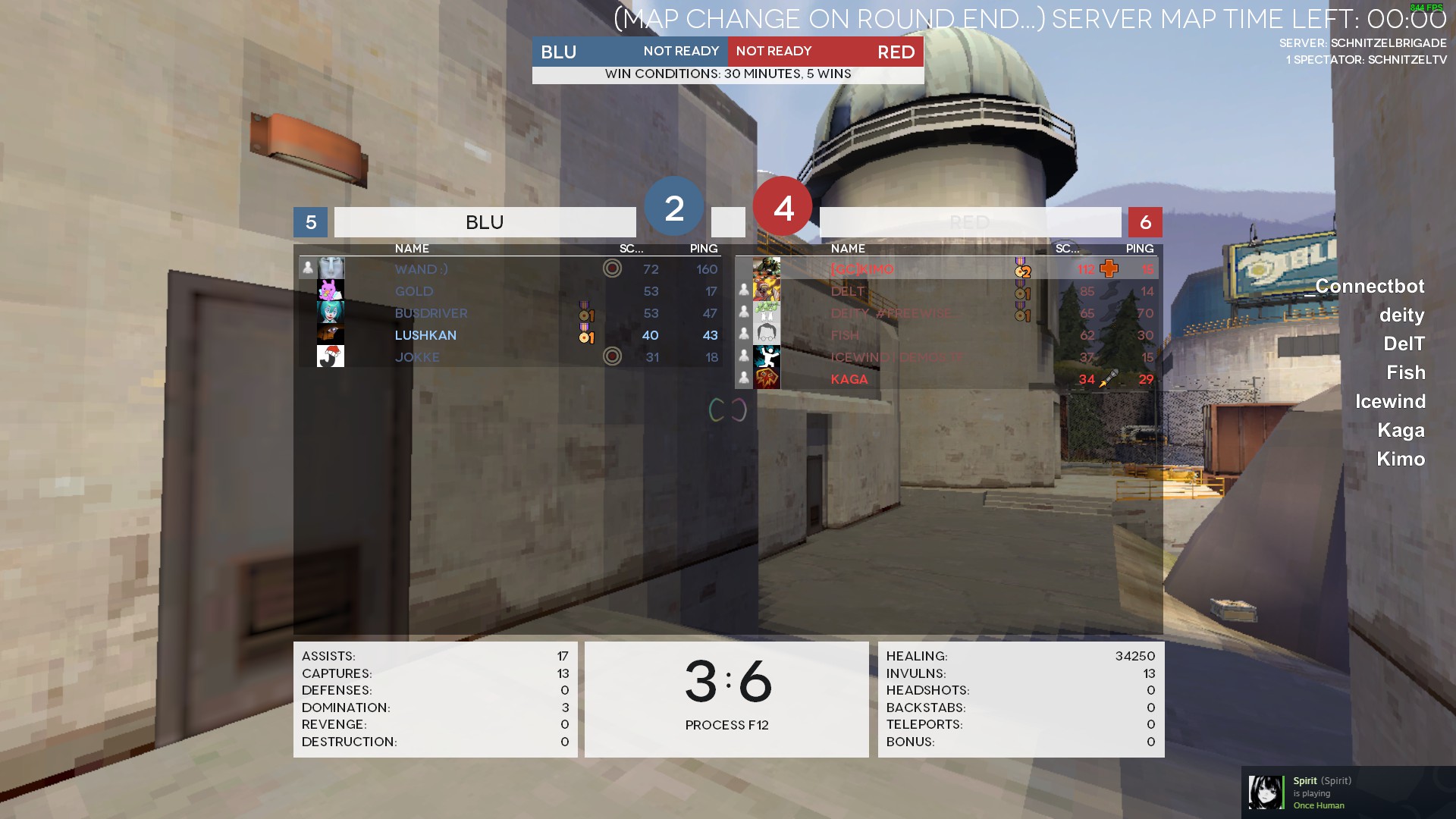Choose DEITY #FREEWISE row on RED scoreboard
This screenshot has width=1456, height=819.
coord(948,313)
